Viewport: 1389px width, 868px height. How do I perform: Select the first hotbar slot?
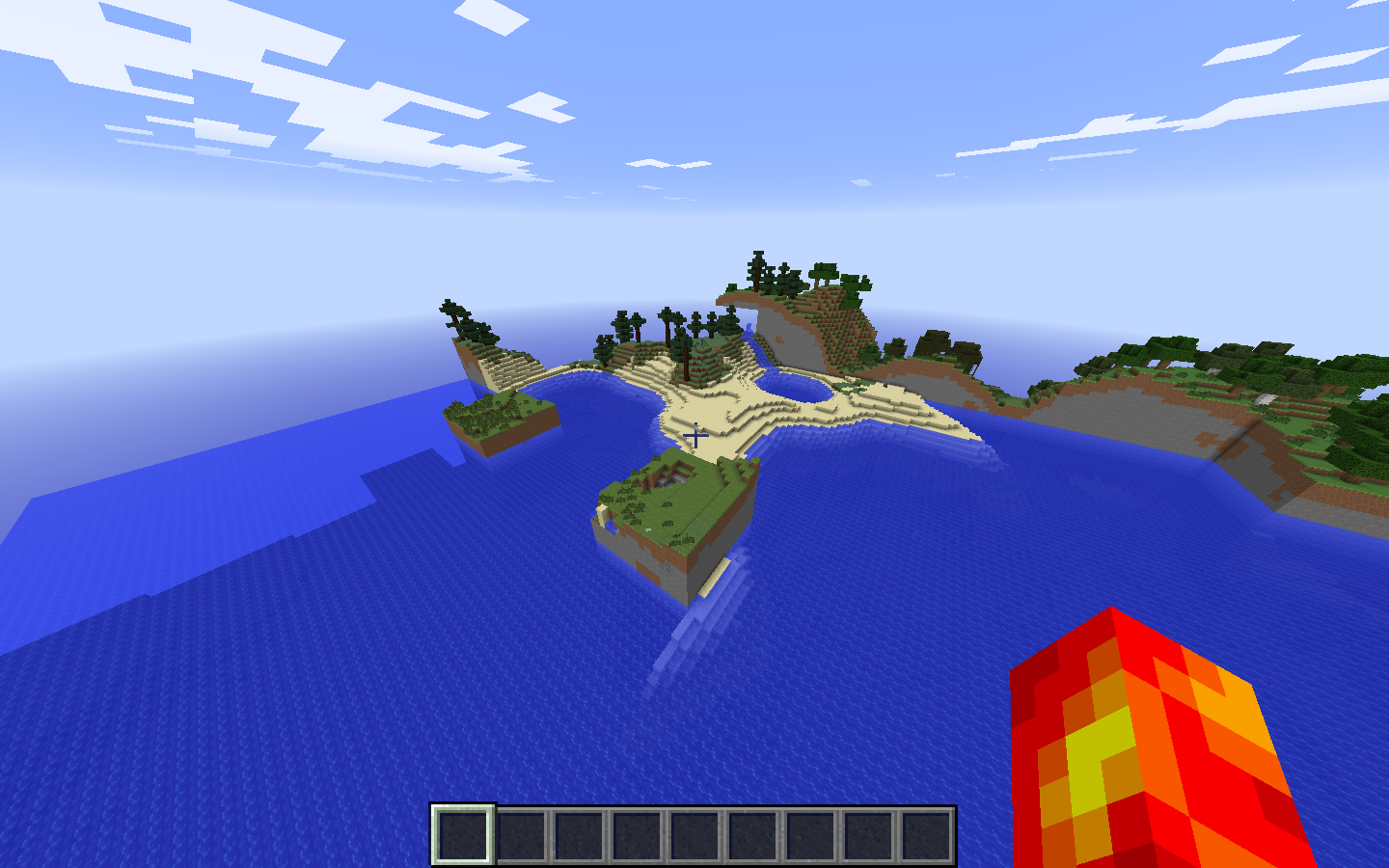pyautogui.click(x=461, y=835)
